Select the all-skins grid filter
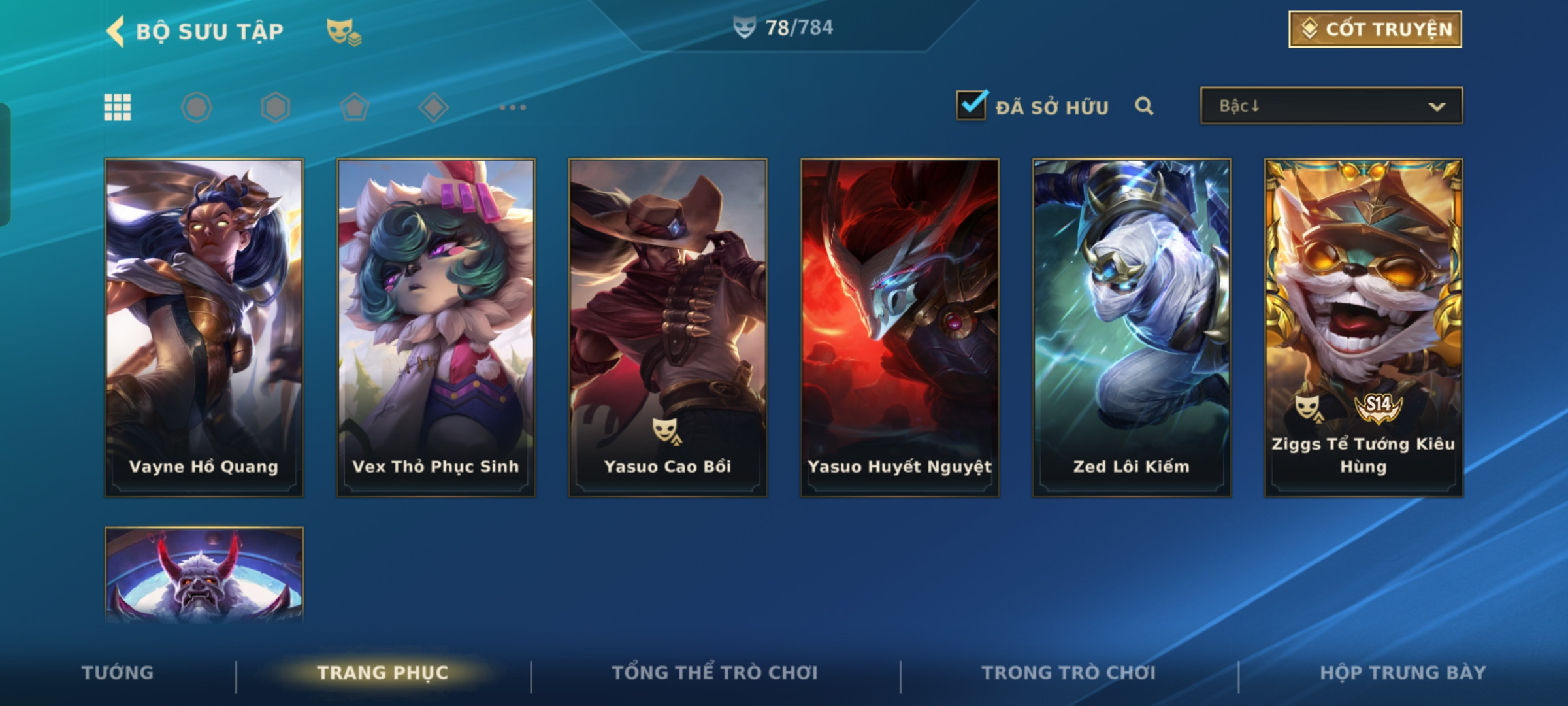Image resolution: width=1568 pixels, height=706 pixels. (118, 107)
